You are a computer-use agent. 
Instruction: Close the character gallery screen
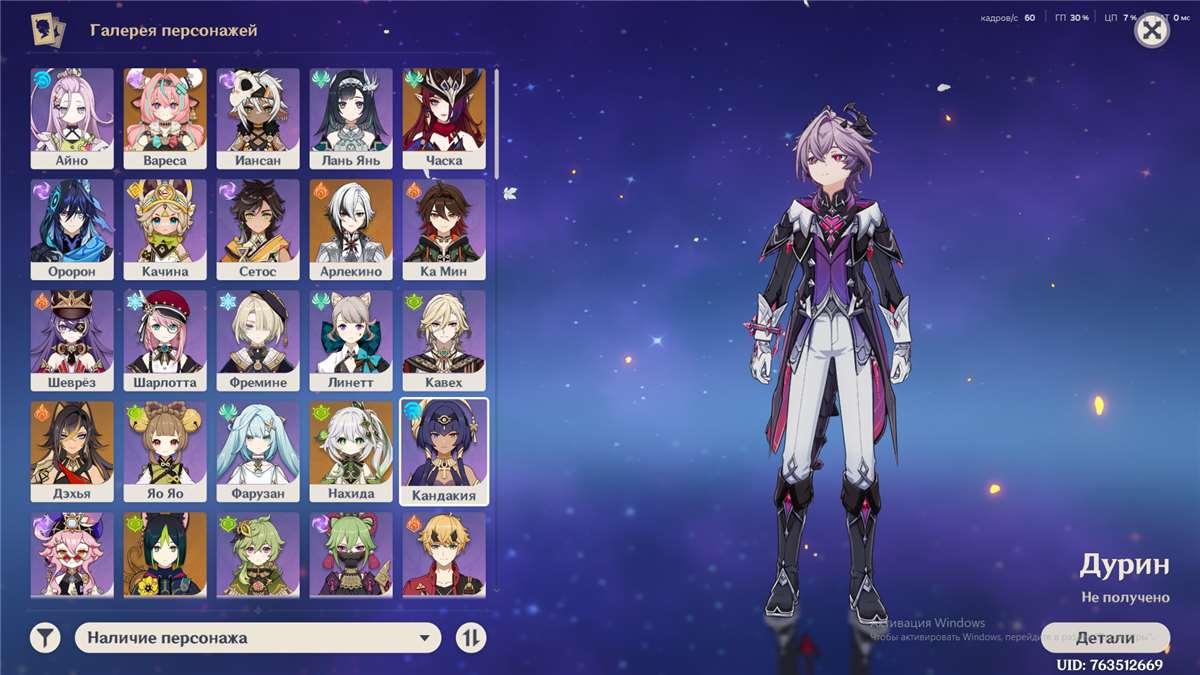pos(1152,31)
